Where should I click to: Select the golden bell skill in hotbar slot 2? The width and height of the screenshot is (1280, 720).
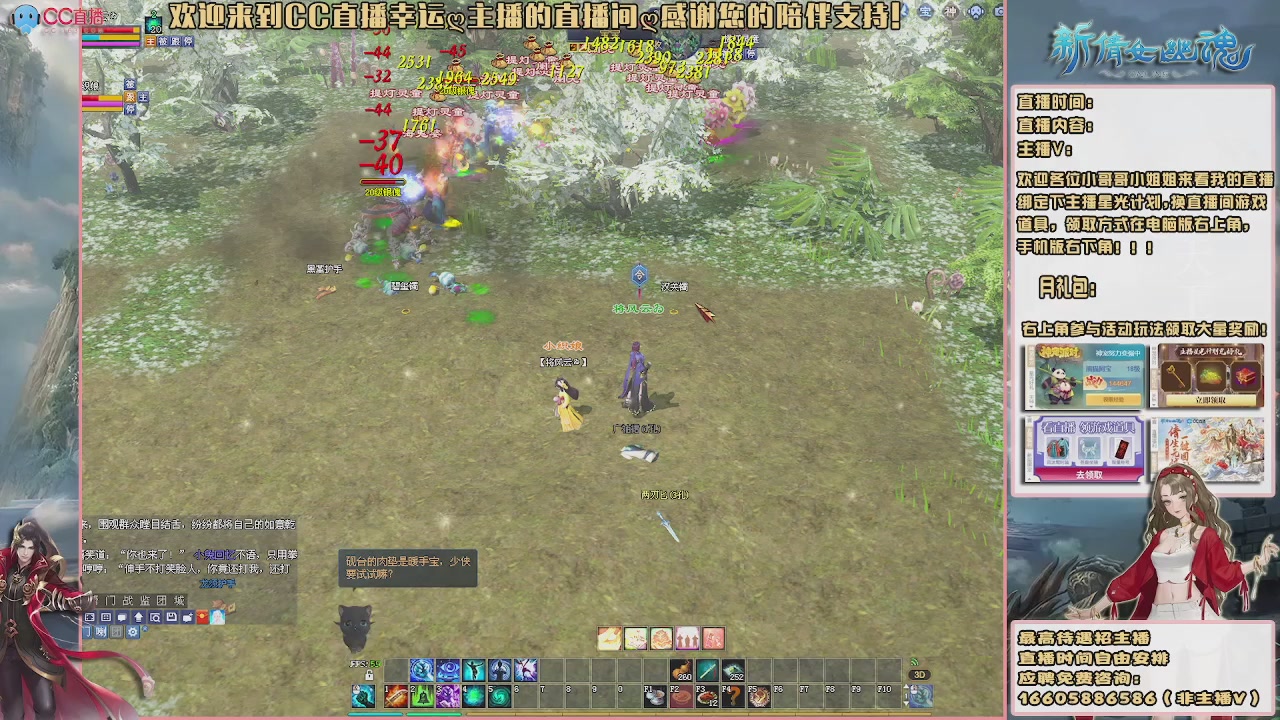[420, 695]
